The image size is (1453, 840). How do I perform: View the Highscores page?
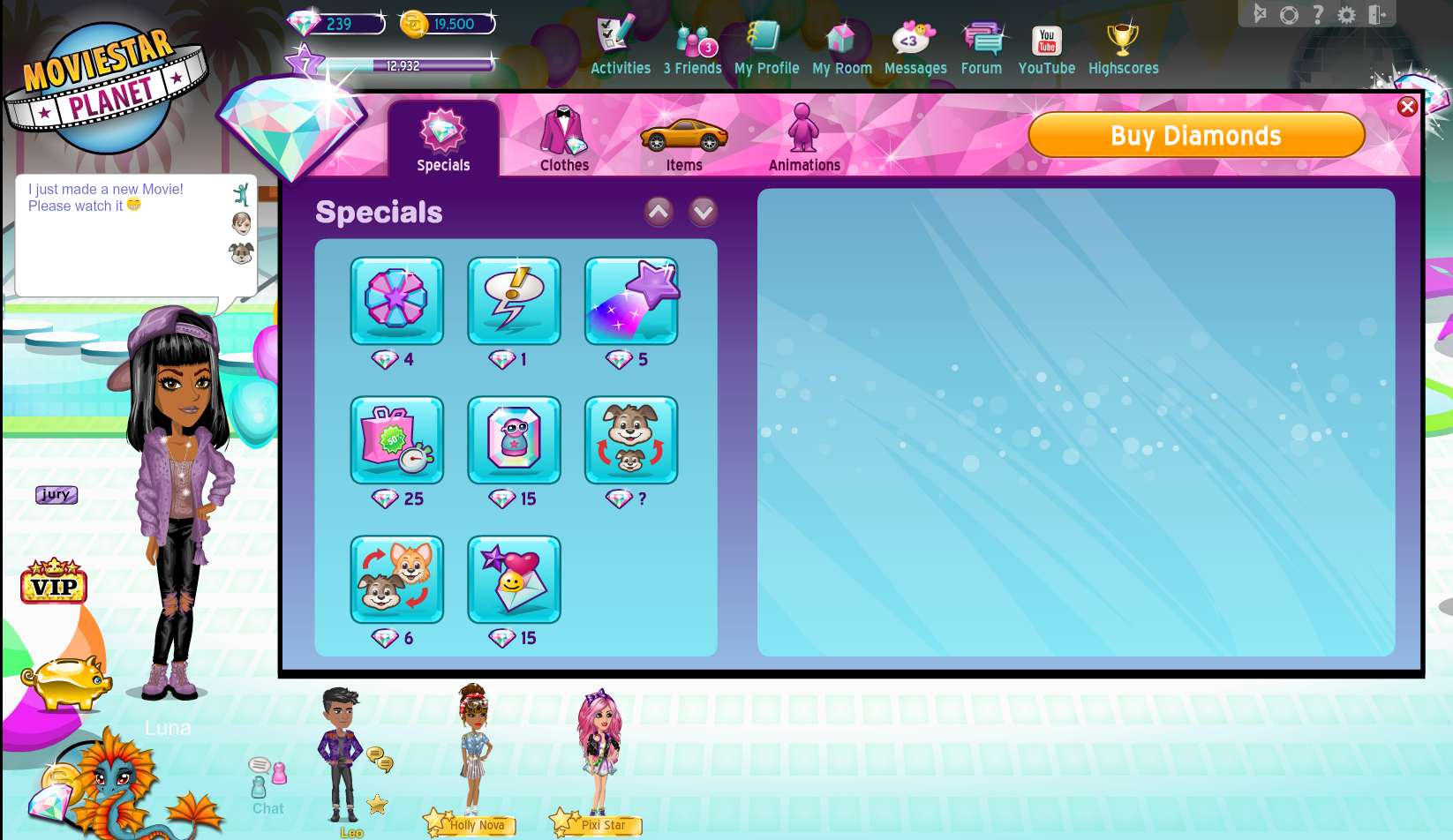(1123, 49)
